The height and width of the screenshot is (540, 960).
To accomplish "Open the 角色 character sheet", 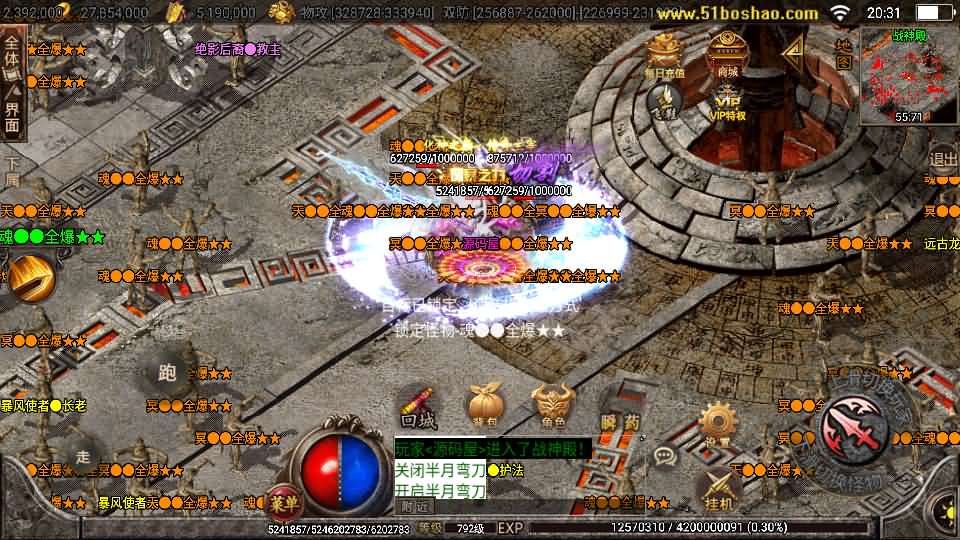I will click(552, 408).
